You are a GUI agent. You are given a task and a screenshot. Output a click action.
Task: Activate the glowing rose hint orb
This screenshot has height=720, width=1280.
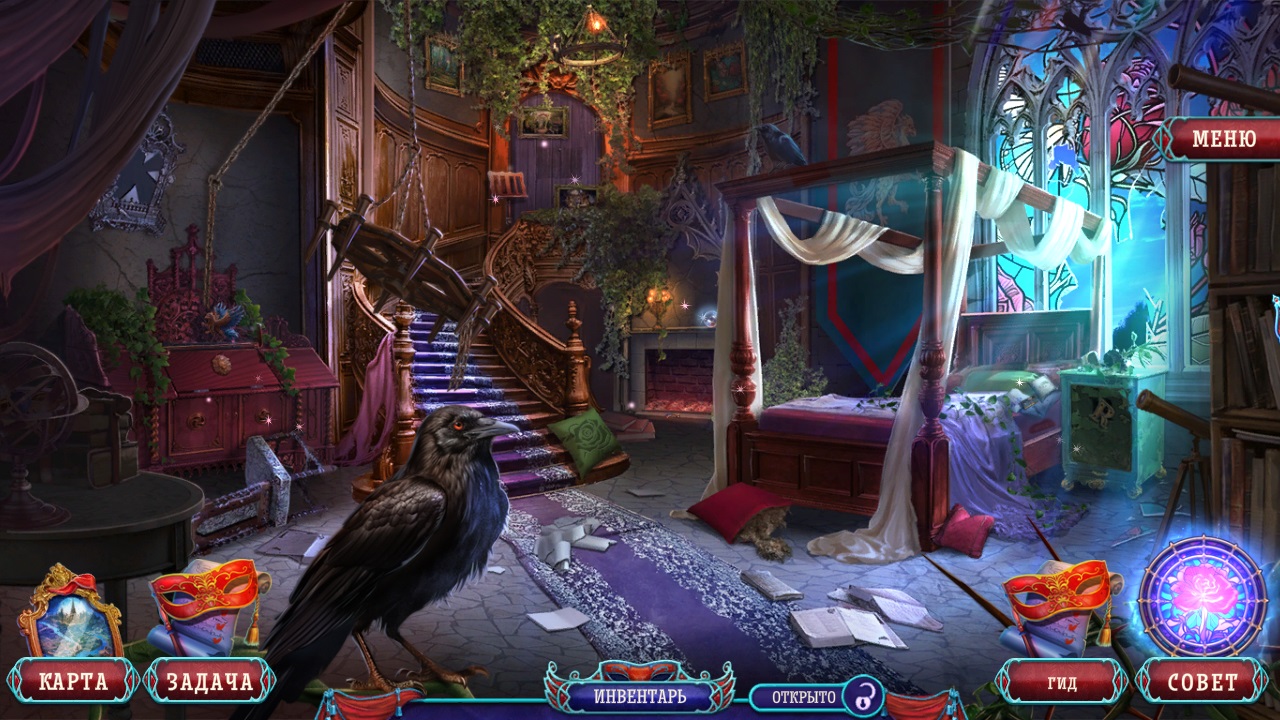1202,596
